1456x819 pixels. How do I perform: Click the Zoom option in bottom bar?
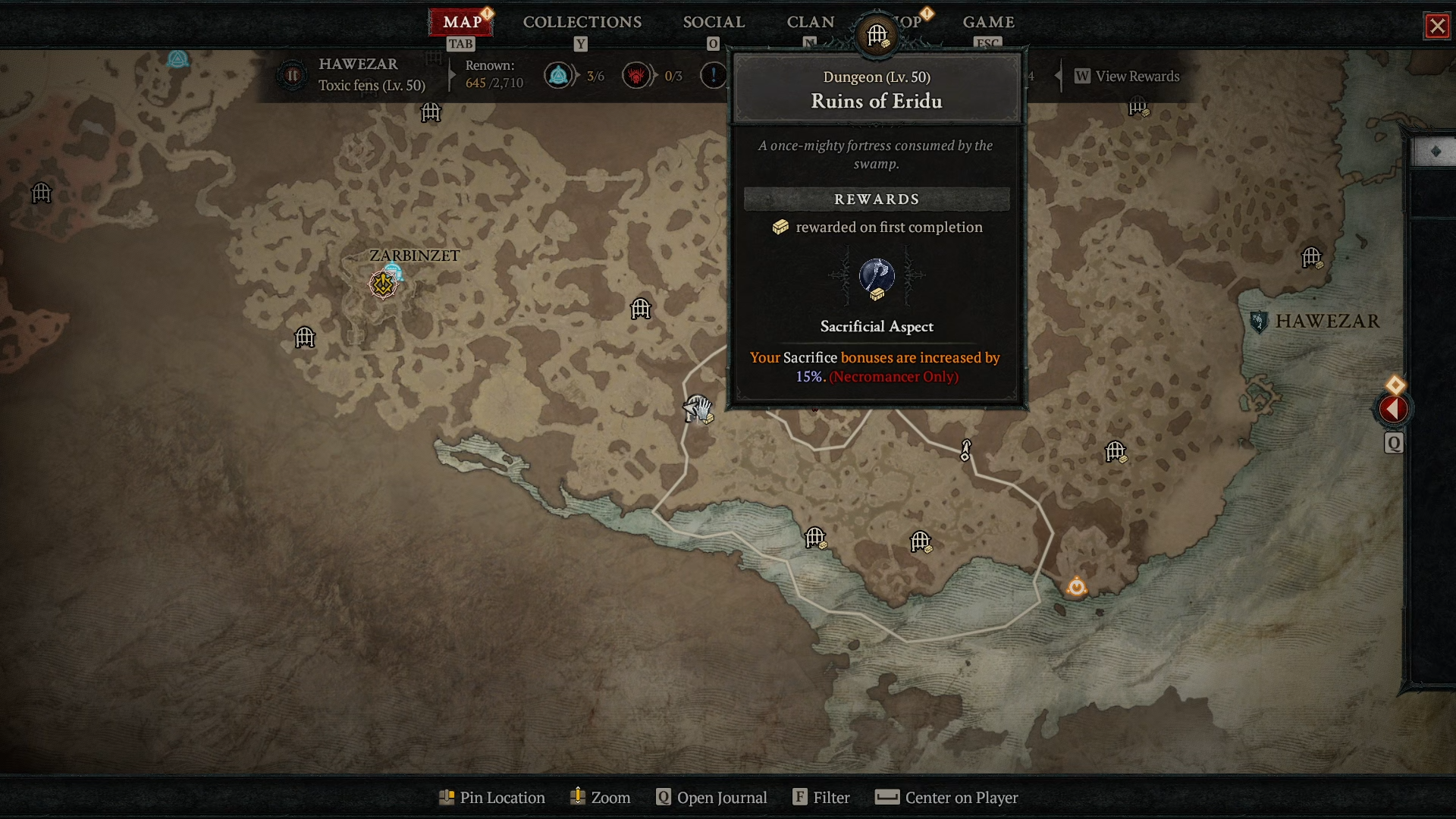pos(600,798)
